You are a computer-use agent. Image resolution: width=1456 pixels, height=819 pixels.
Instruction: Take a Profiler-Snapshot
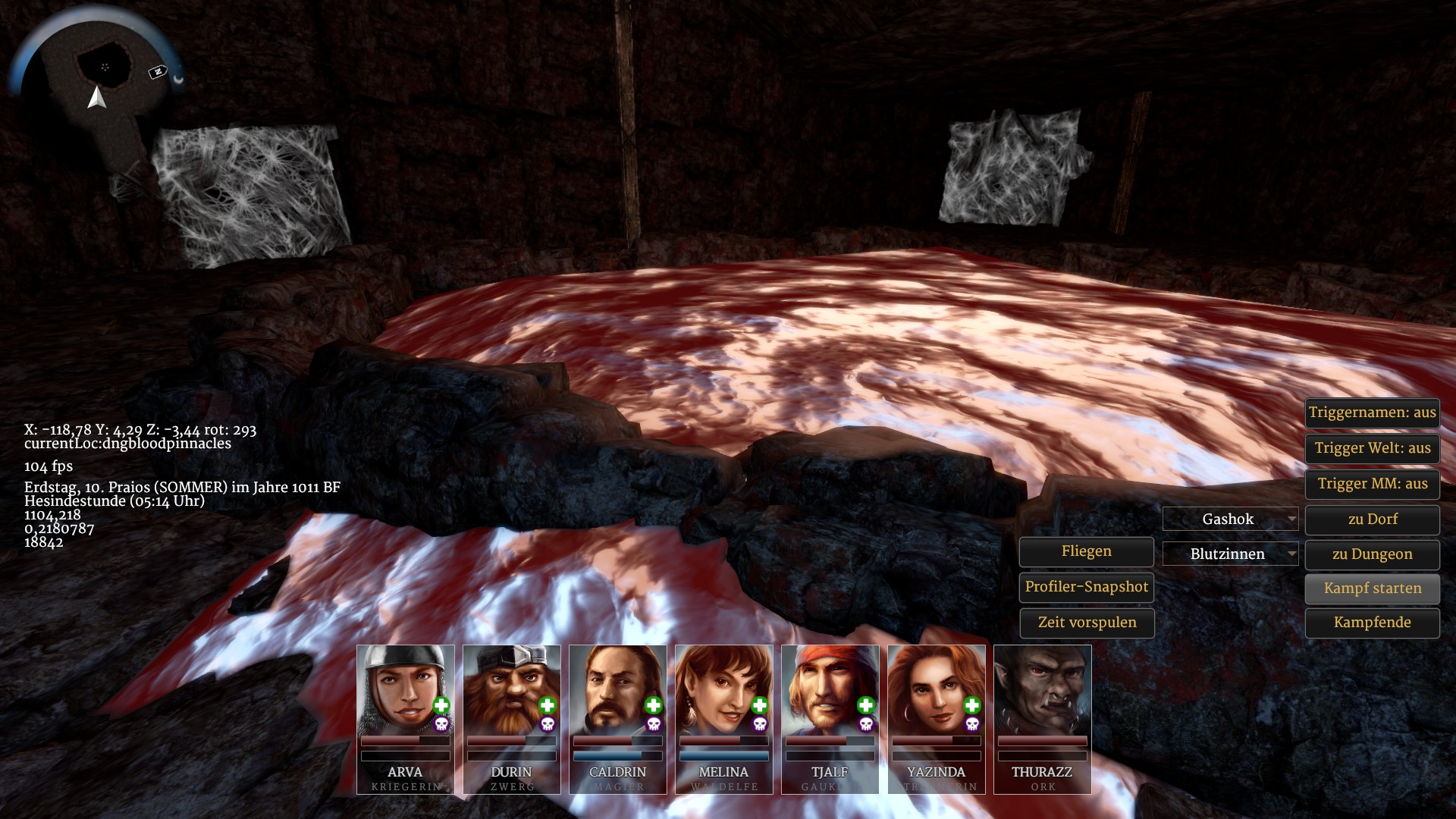(x=1086, y=587)
